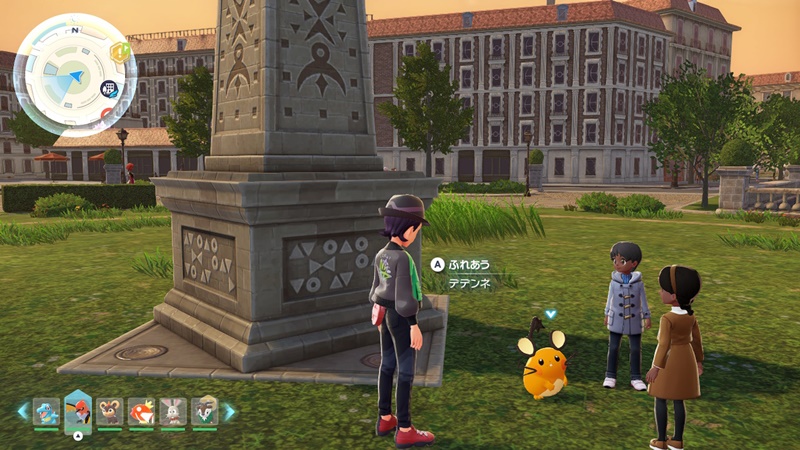This screenshot has width=800, height=450.
Task: Choose Skiddo from the party bar
Action: (204, 411)
